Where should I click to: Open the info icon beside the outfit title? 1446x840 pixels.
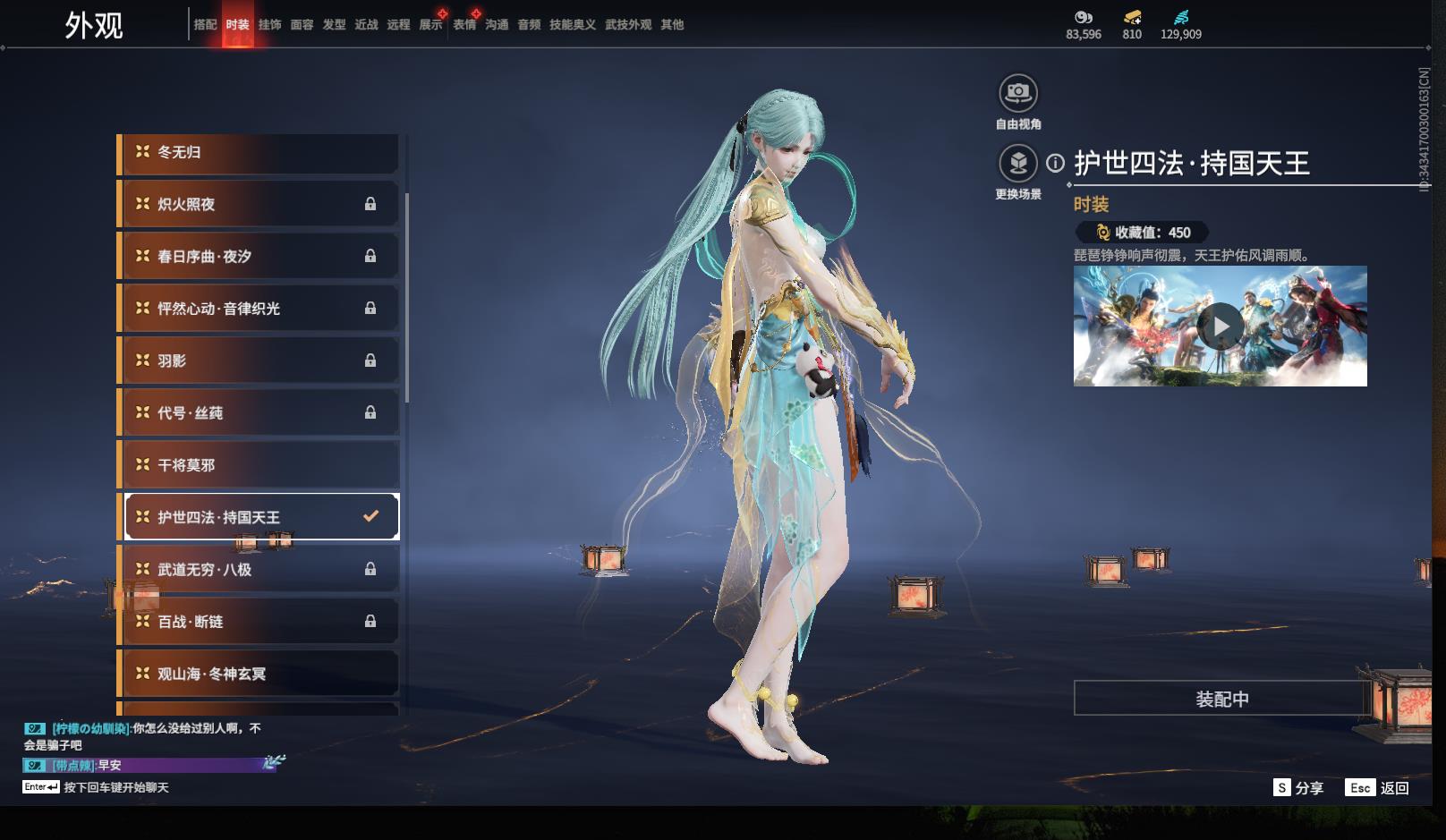coord(1056,164)
